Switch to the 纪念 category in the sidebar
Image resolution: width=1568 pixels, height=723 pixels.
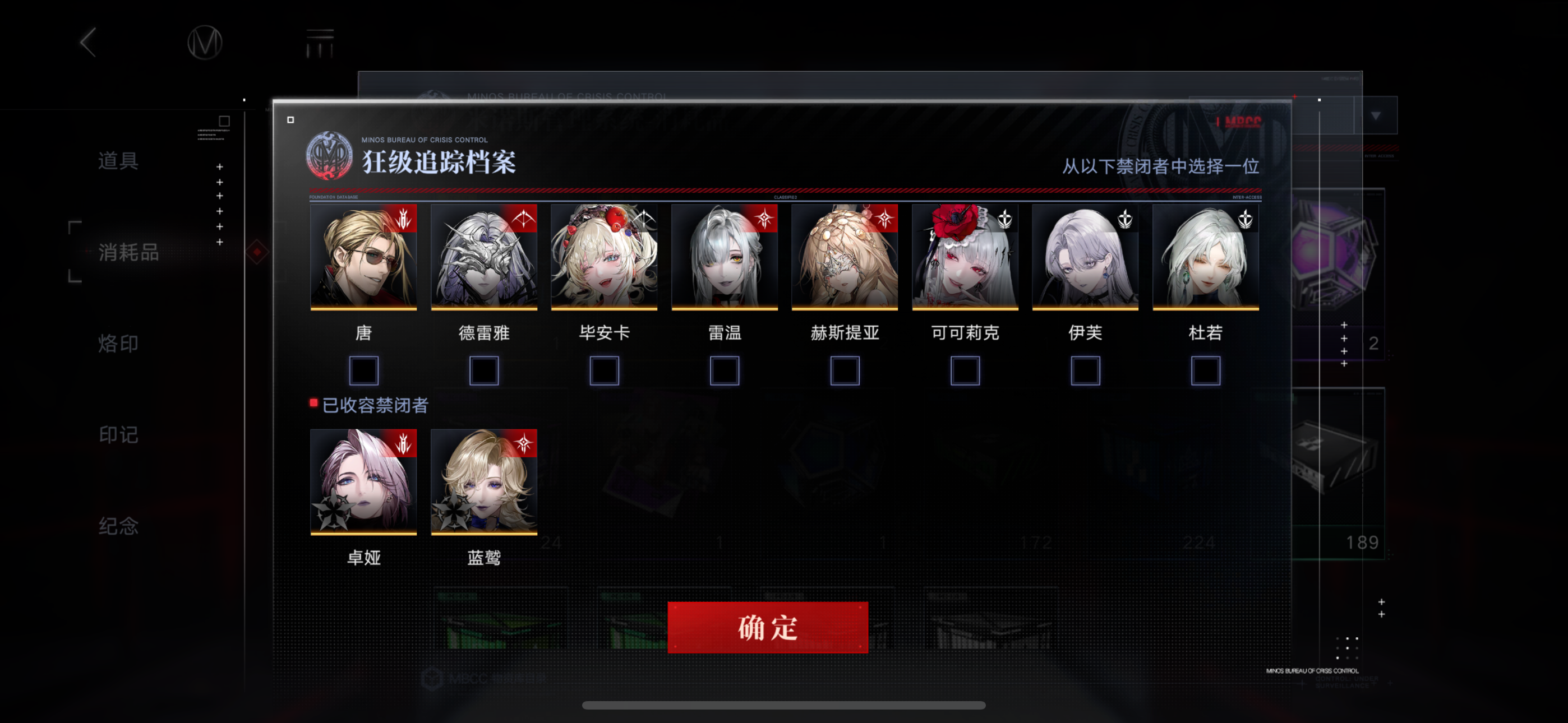coord(119,526)
